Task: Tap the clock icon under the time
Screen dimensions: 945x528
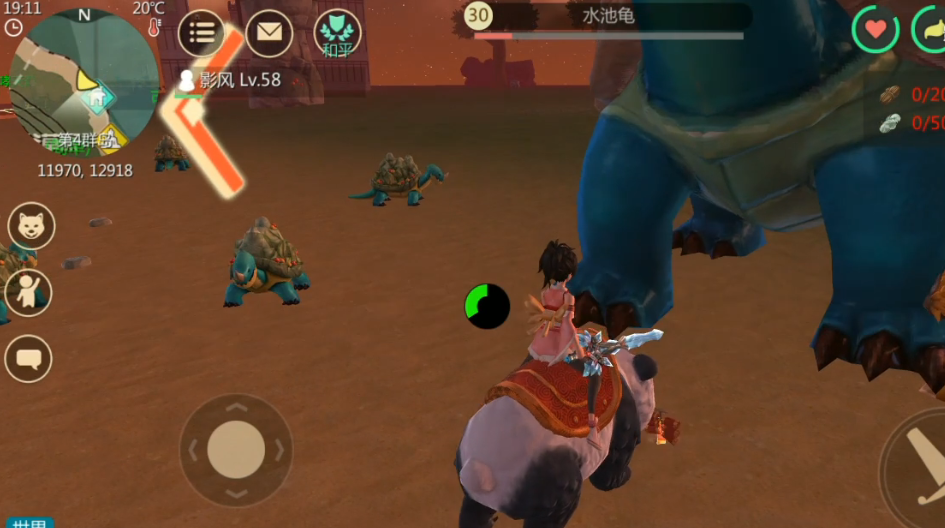Action: [x=13, y=28]
